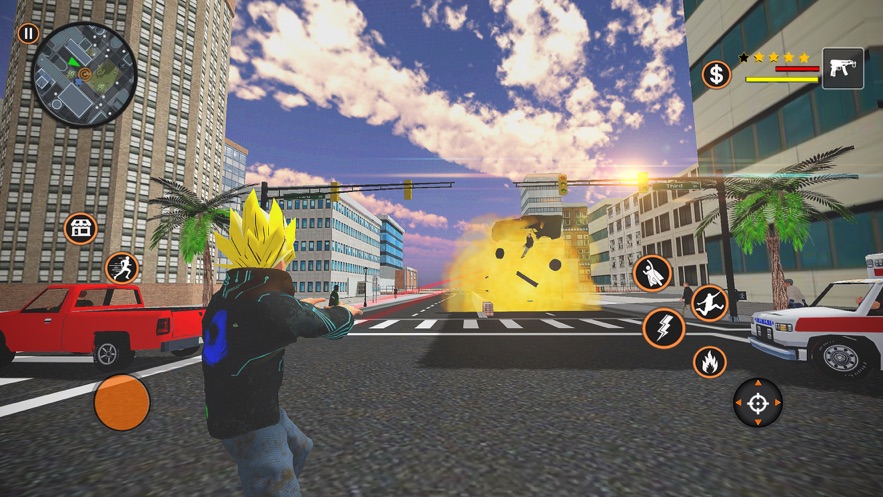
Task: Open the circular city minimap
Action: pyautogui.click(x=84, y=75)
